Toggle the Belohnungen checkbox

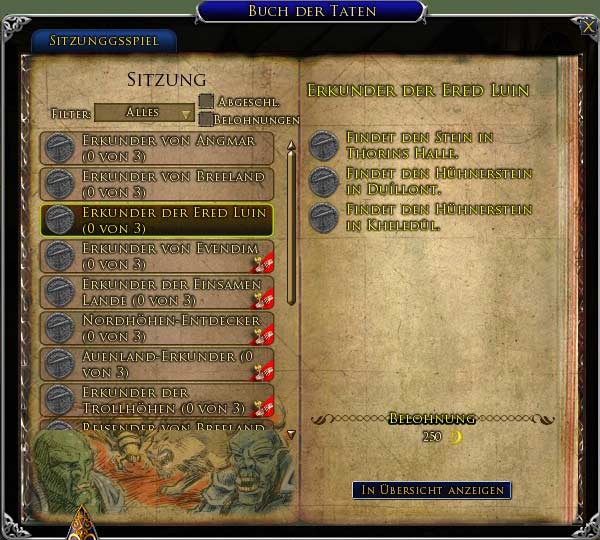[x=206, y=119]
